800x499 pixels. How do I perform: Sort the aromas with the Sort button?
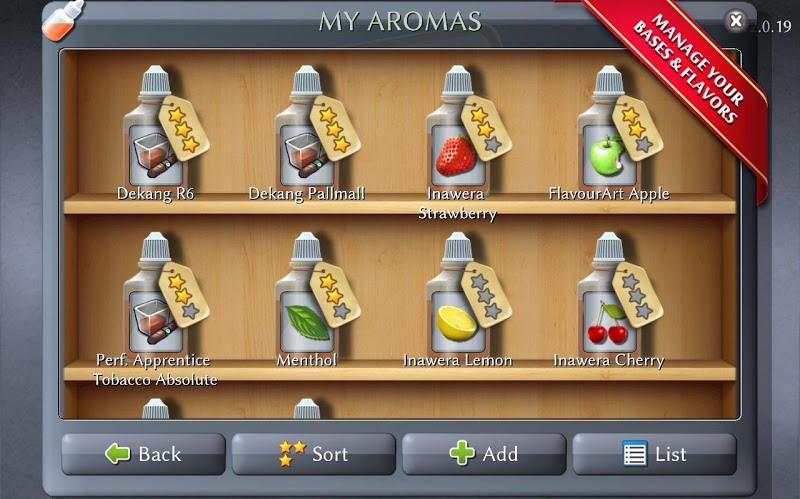click(x=314, y=454)
